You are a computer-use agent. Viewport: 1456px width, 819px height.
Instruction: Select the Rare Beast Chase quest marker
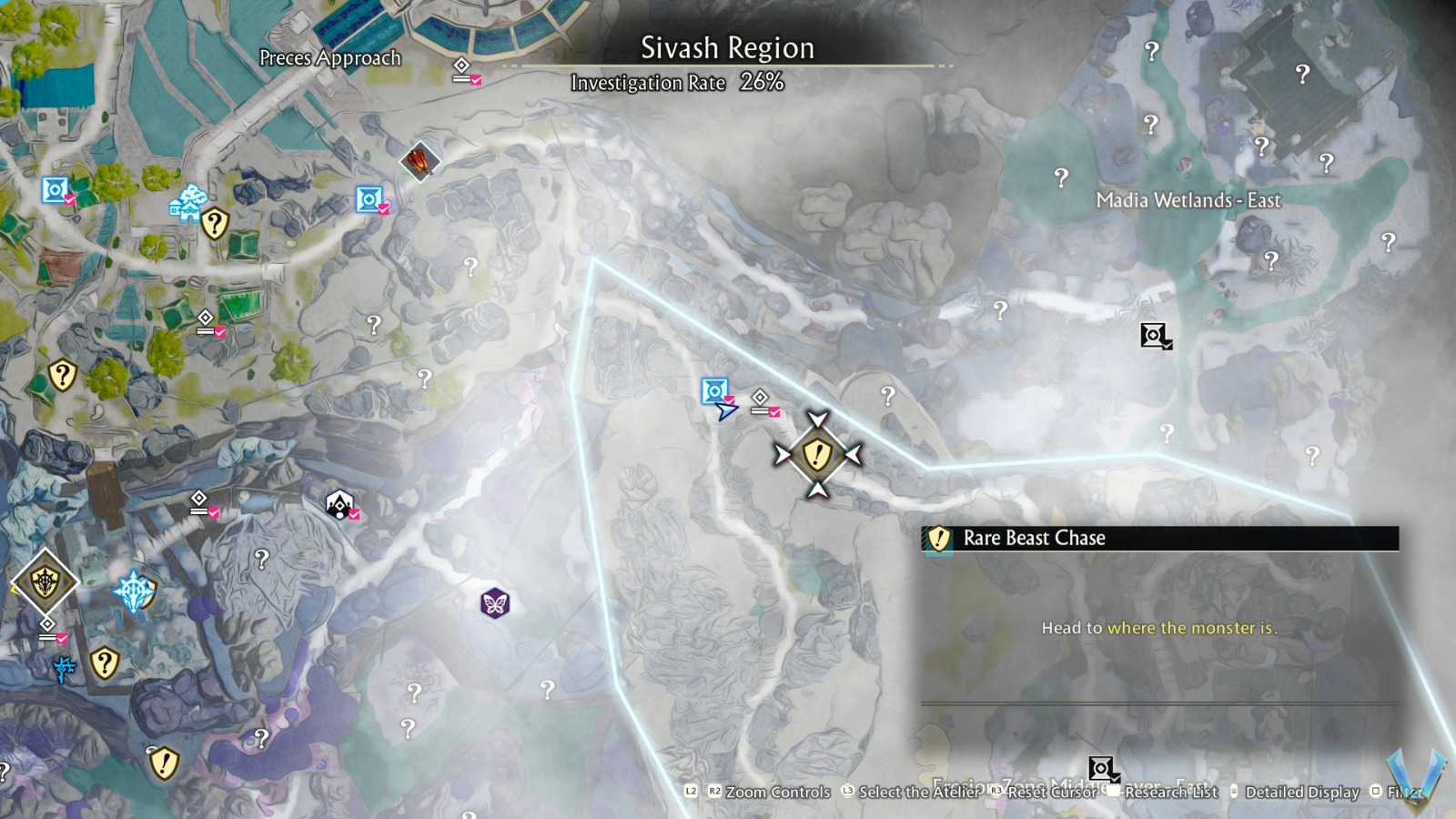(817, 454)
